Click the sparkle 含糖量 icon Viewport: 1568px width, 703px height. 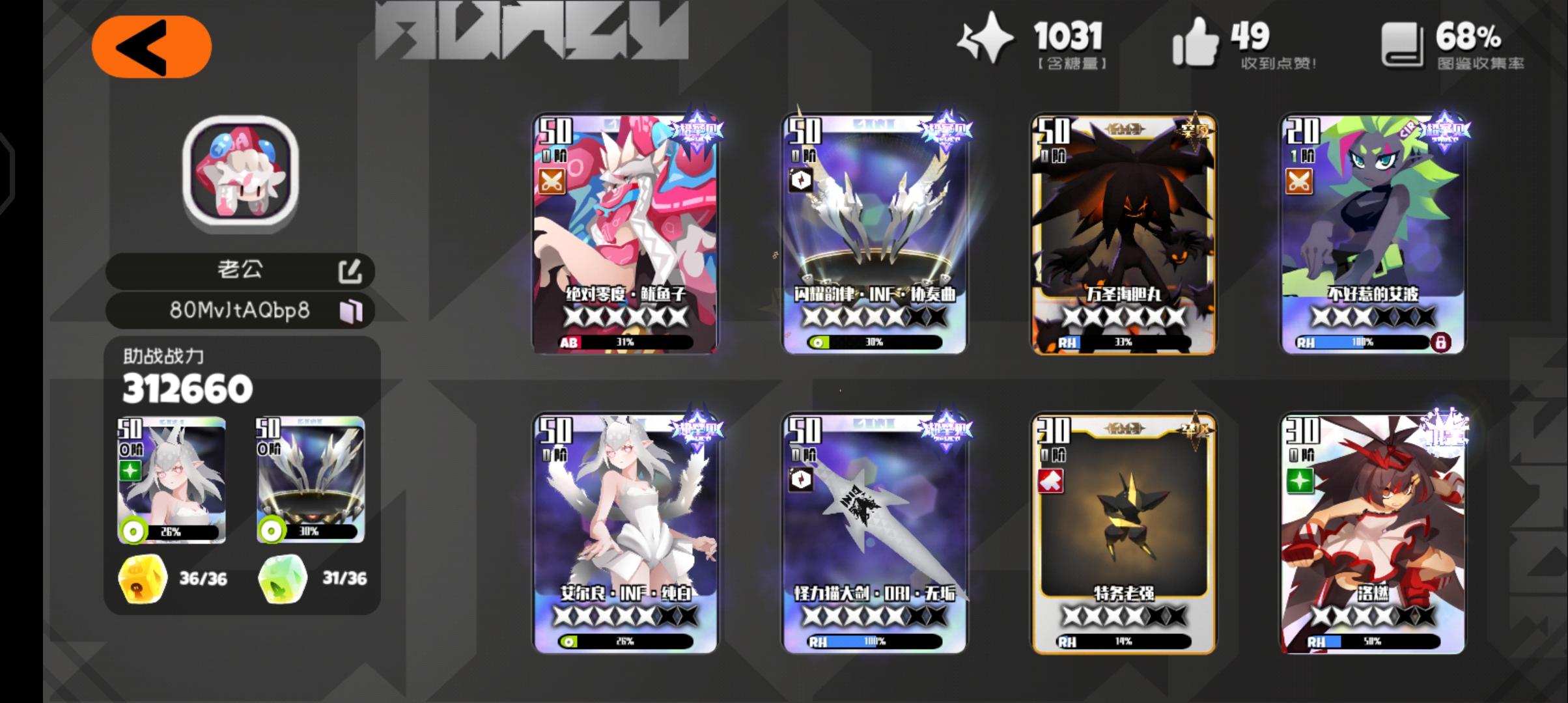(x=985, y=40)
